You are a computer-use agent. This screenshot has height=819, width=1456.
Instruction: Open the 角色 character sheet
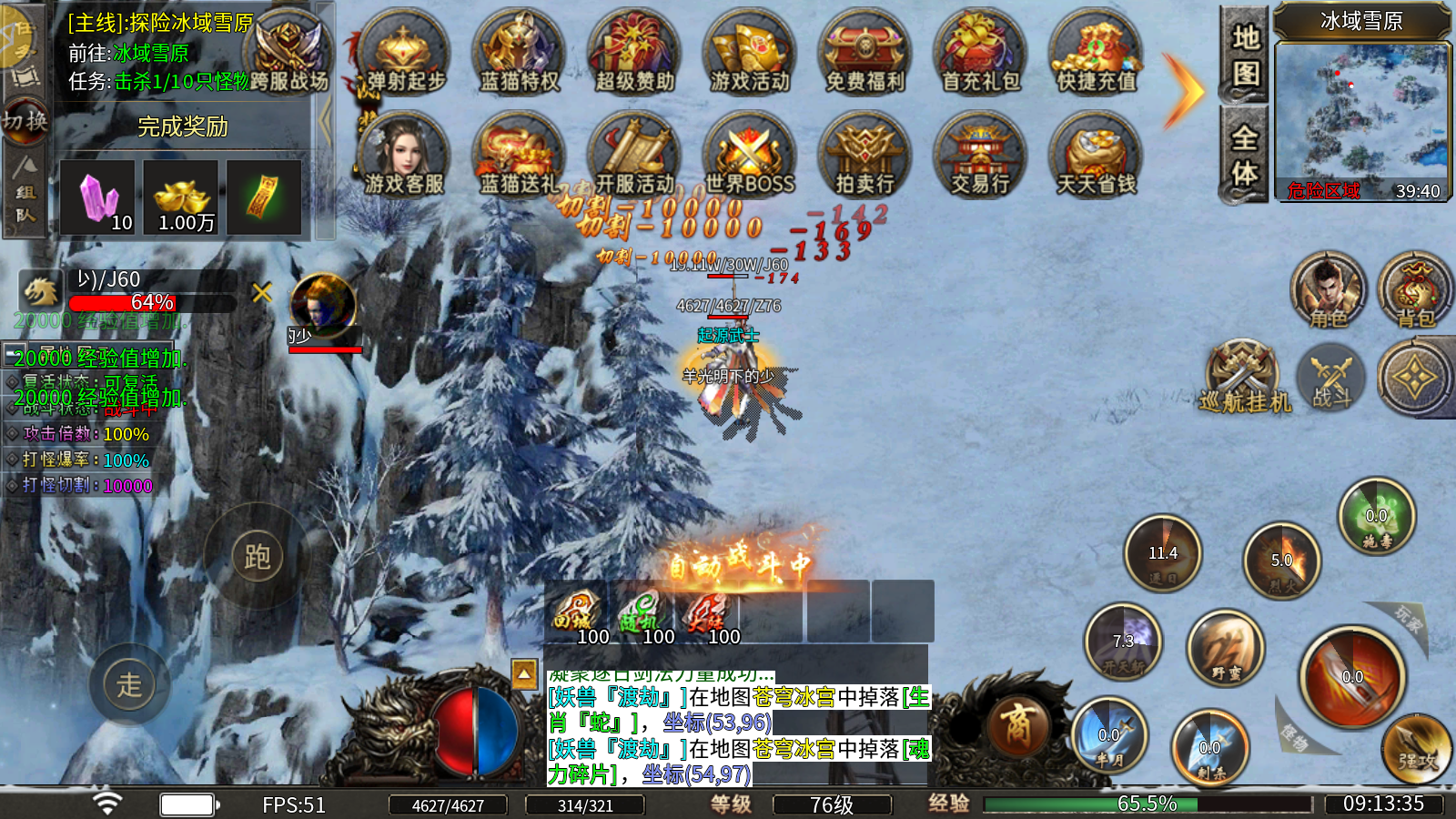coord(1328,291)
